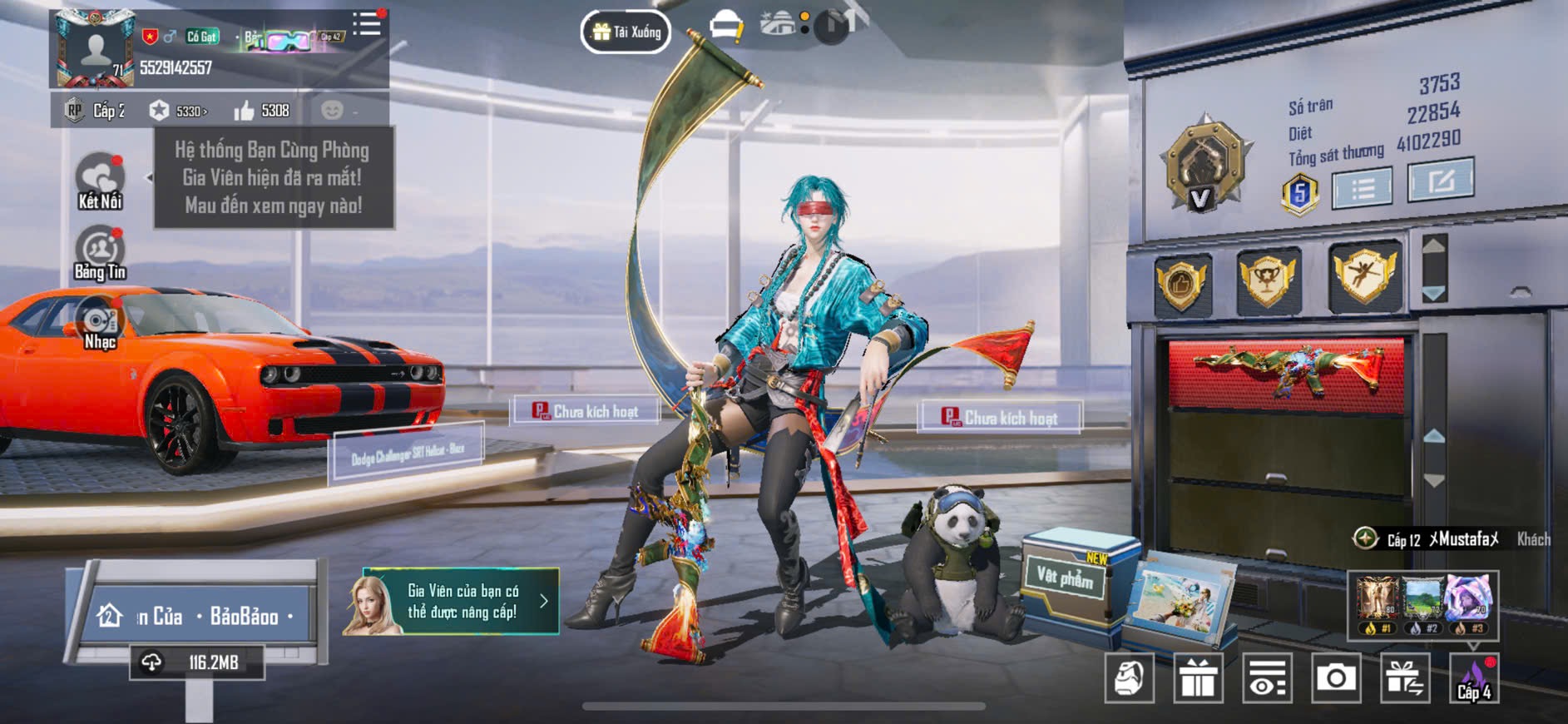Select the trophy achievement badge
The width and height of the screenshot is (1568, 724).
(x=1268, y=280)
